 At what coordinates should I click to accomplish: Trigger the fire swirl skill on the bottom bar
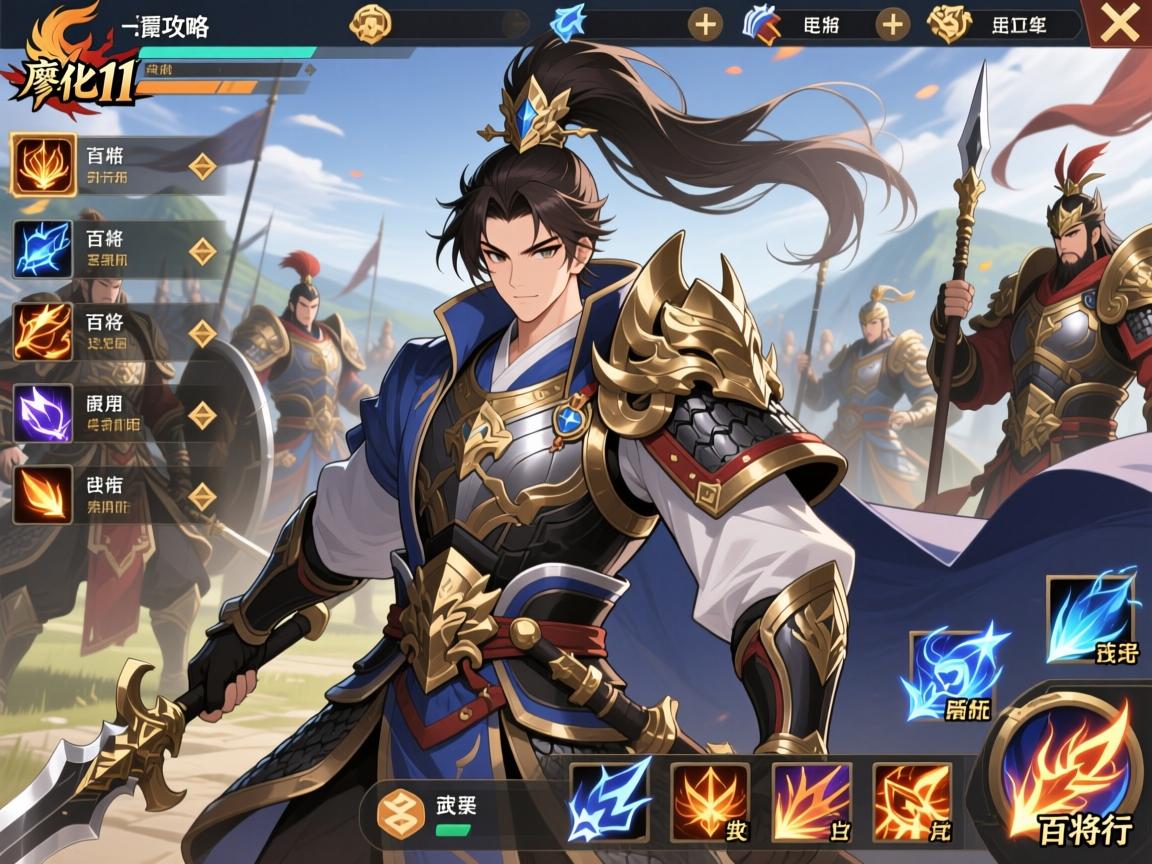tap(912, 801)
